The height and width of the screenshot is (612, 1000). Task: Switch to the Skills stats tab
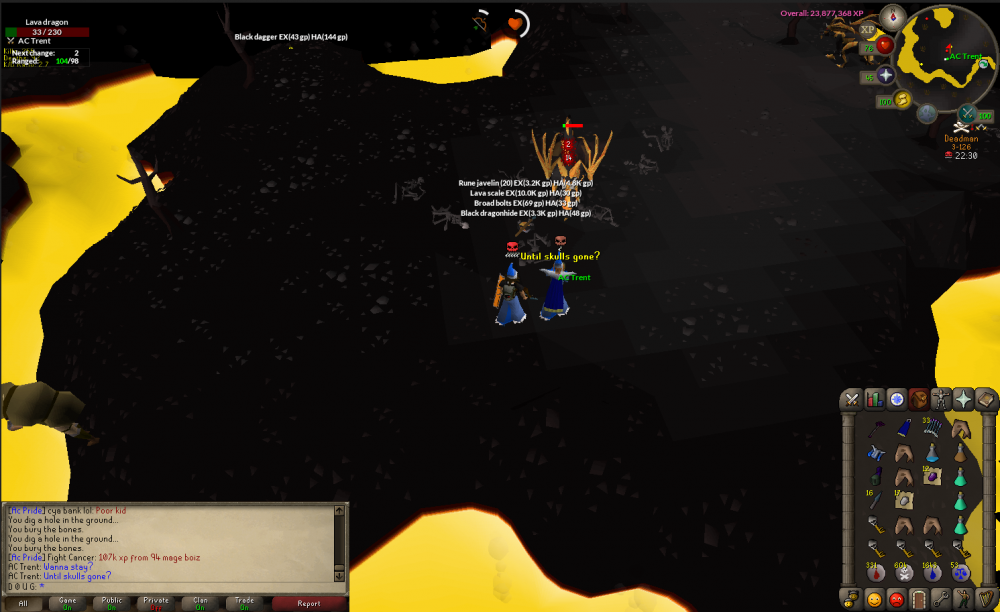(875, 399)
